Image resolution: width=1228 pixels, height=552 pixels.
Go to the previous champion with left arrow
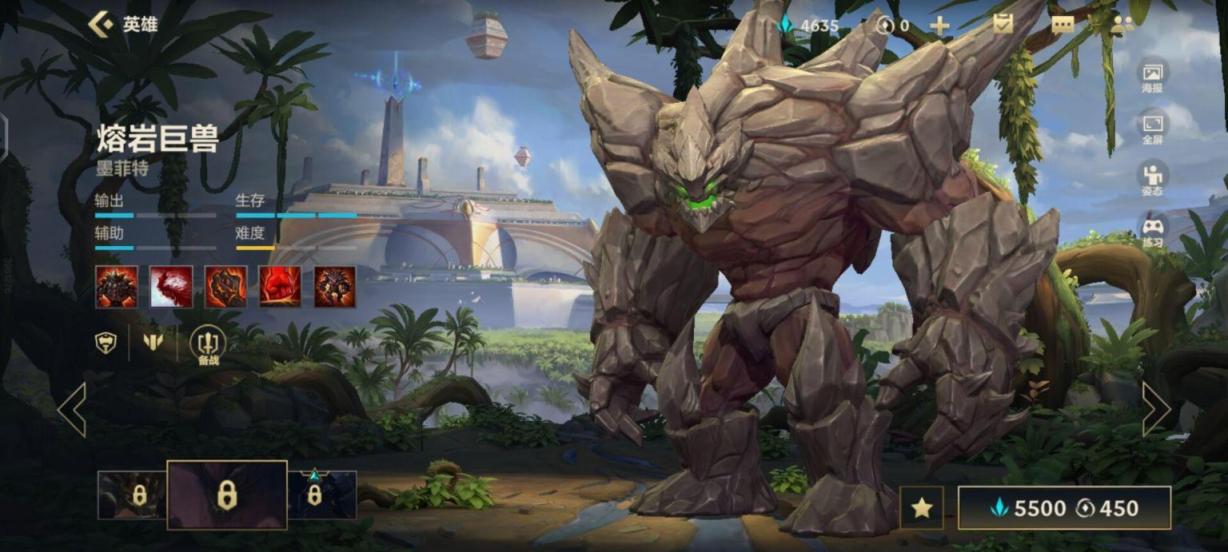tap(72, 409)
